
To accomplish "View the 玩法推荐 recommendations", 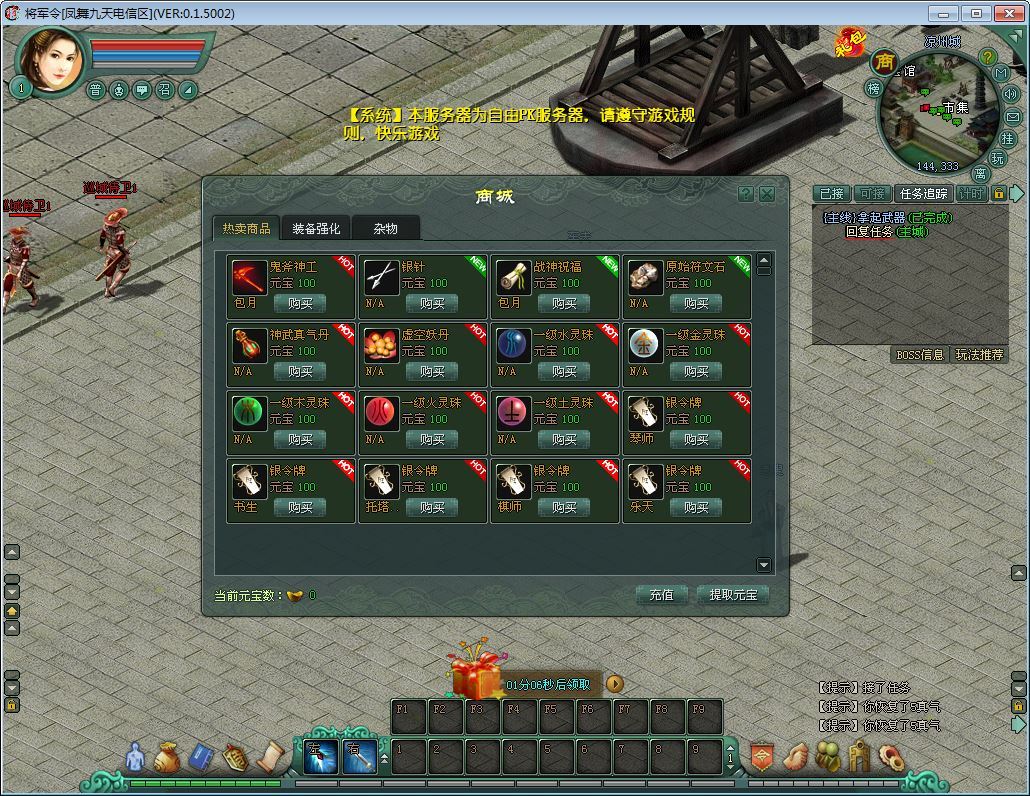I will tap(979, 355).
